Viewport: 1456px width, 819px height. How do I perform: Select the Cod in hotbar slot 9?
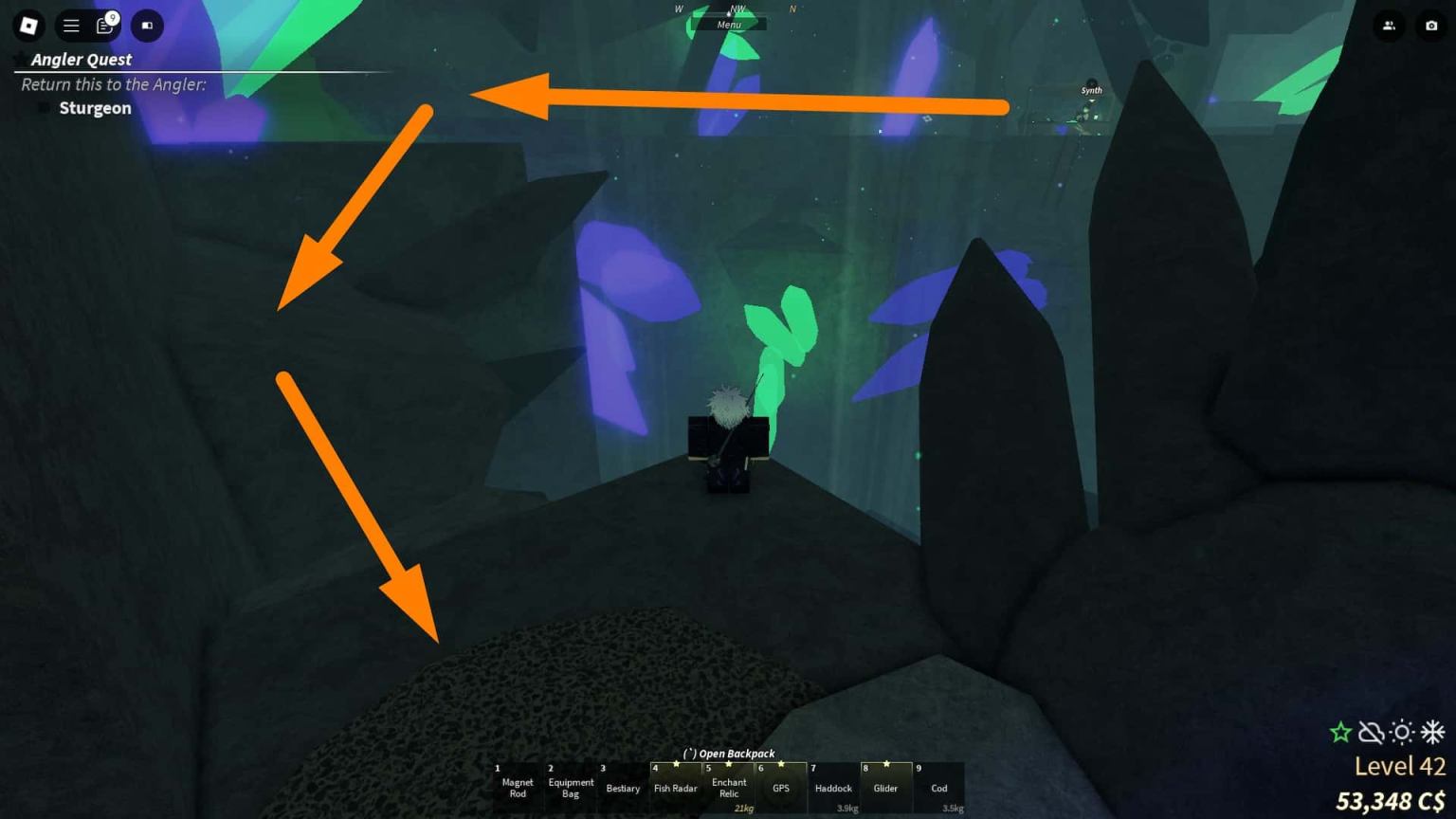(x=938, y=788)
